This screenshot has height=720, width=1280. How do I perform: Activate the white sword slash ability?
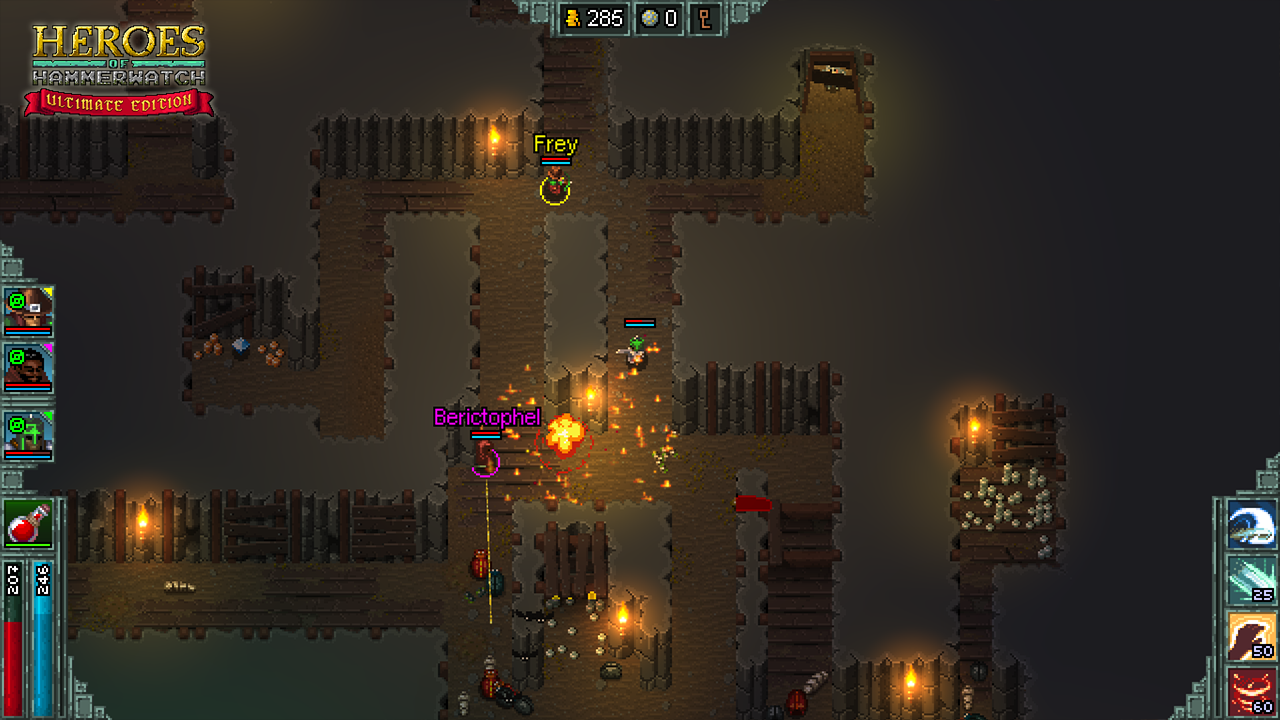pos(1251,525)
